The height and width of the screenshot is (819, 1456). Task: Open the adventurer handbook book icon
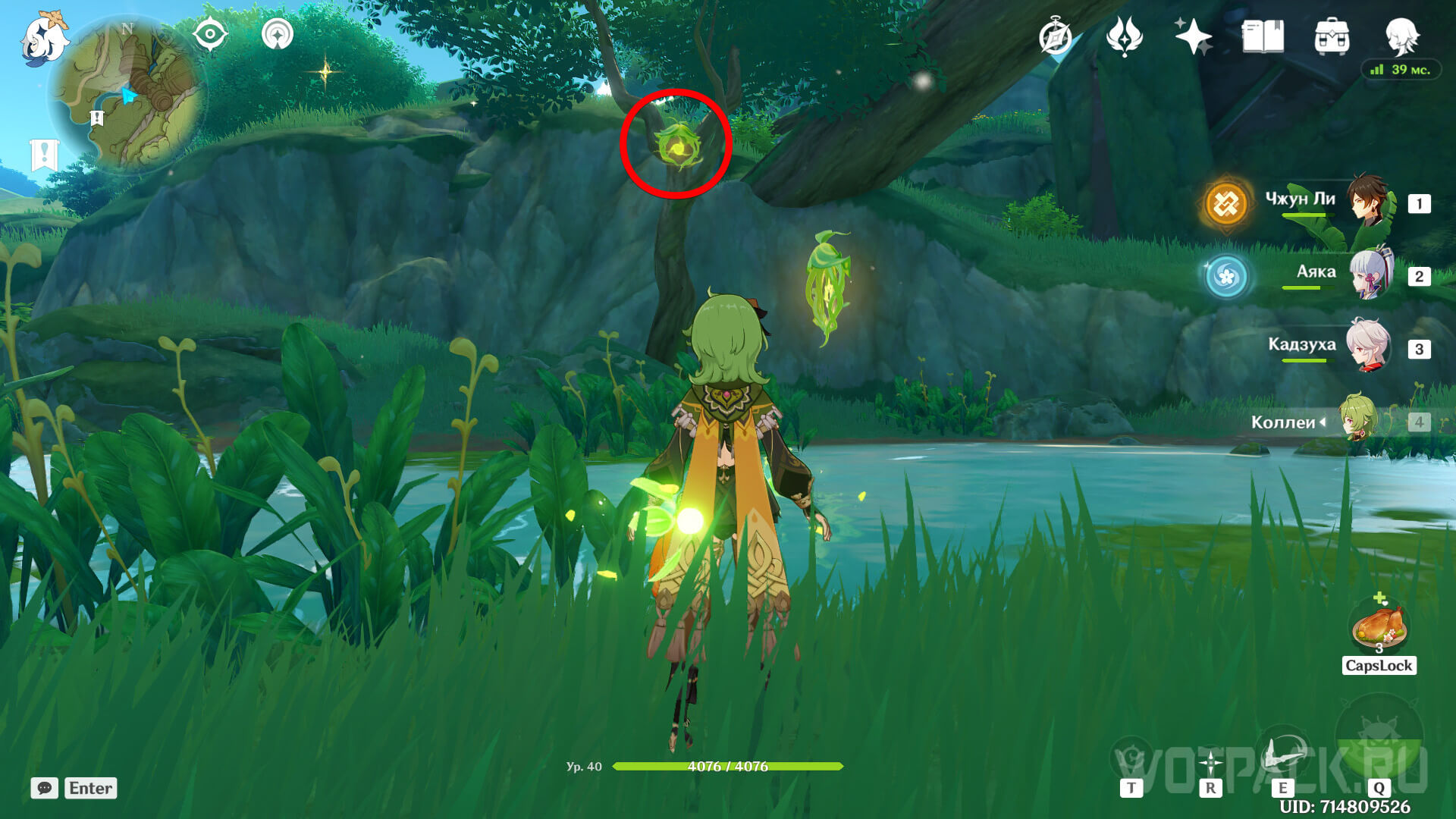click(x=1263, y=36)
